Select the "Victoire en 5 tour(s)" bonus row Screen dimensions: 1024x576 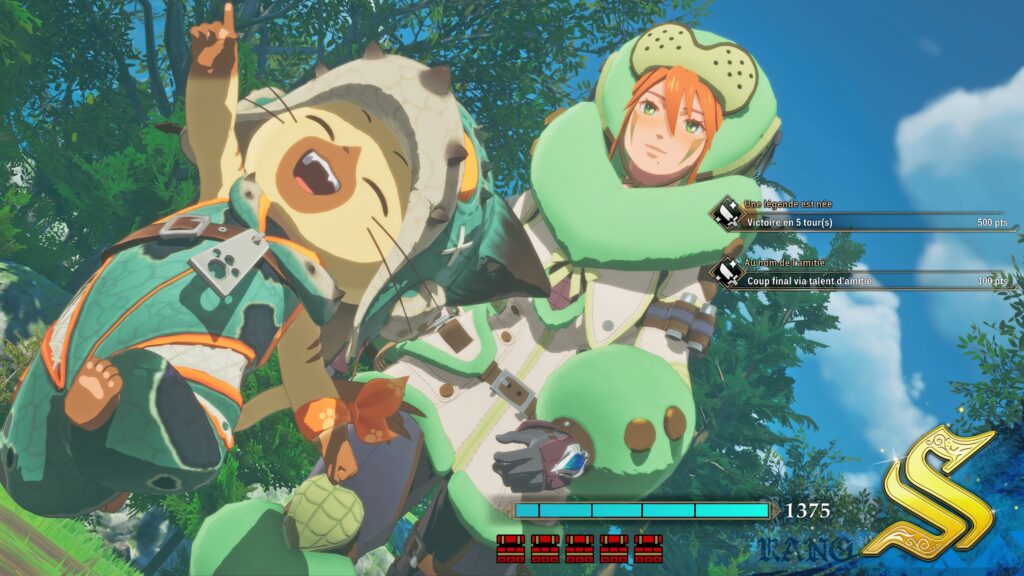click(x=865, y=222)
